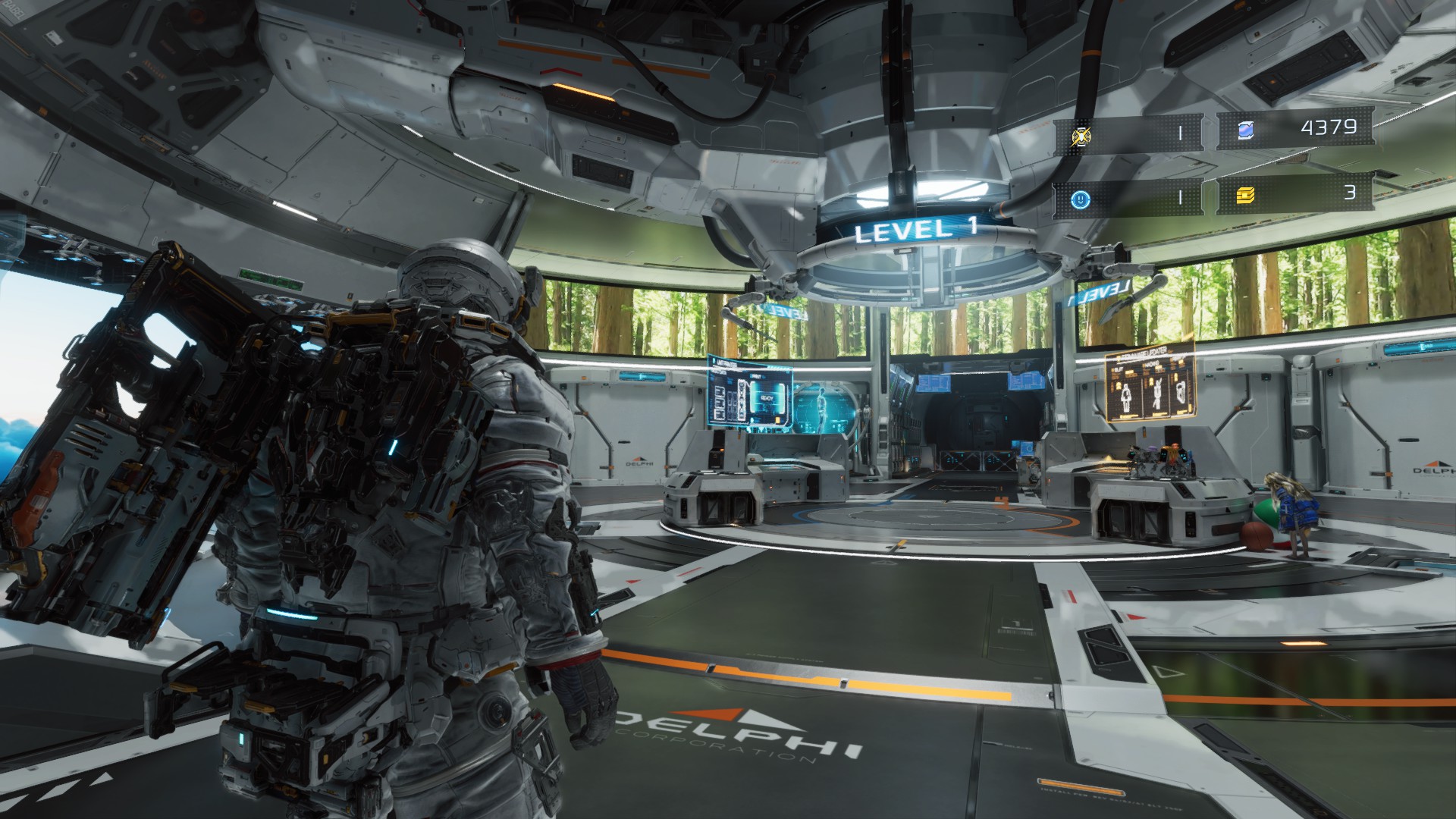Click the Stowage Updater panel header icon
Image resolution: width=1456 pixels, height=819 pixels.
coord(1119,356)
